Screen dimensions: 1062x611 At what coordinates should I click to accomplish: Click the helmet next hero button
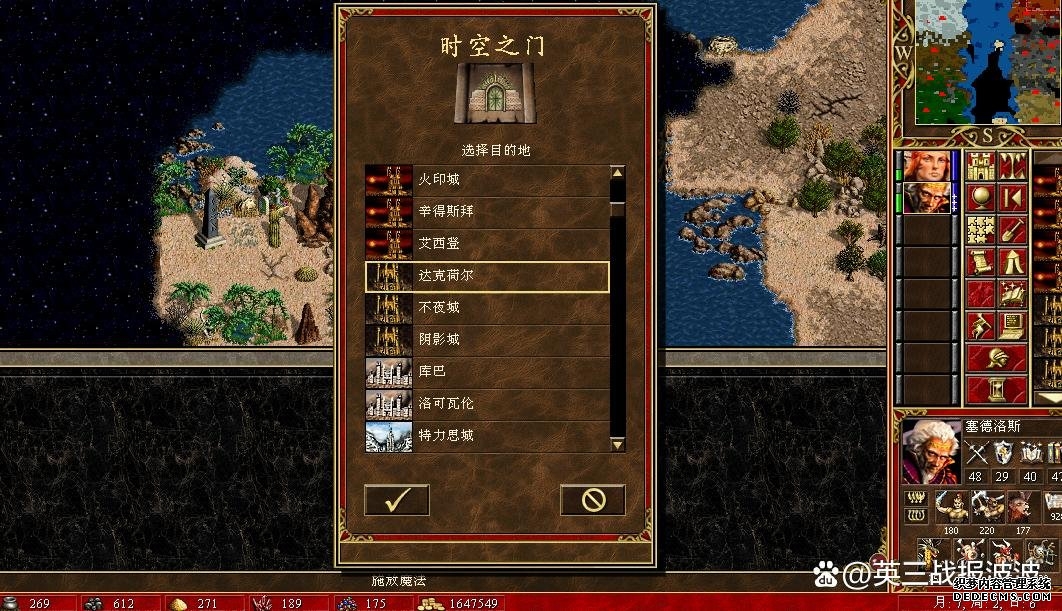coord(996,358)
